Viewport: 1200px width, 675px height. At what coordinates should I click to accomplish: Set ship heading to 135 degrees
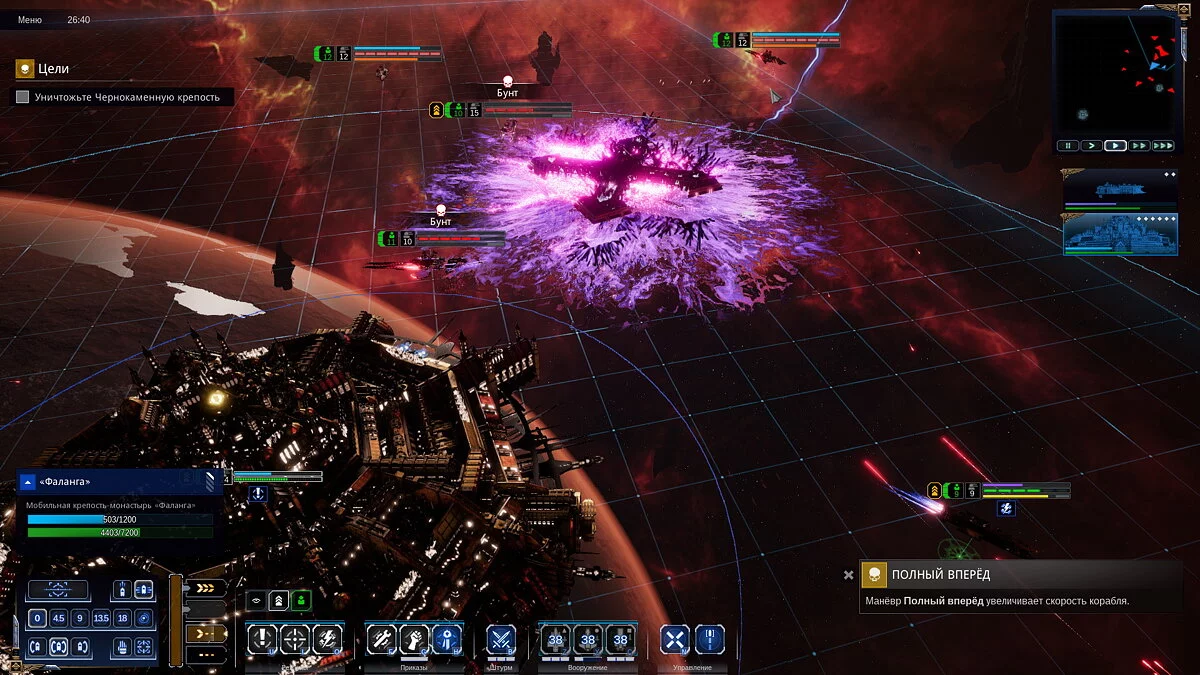pos(101,618)
